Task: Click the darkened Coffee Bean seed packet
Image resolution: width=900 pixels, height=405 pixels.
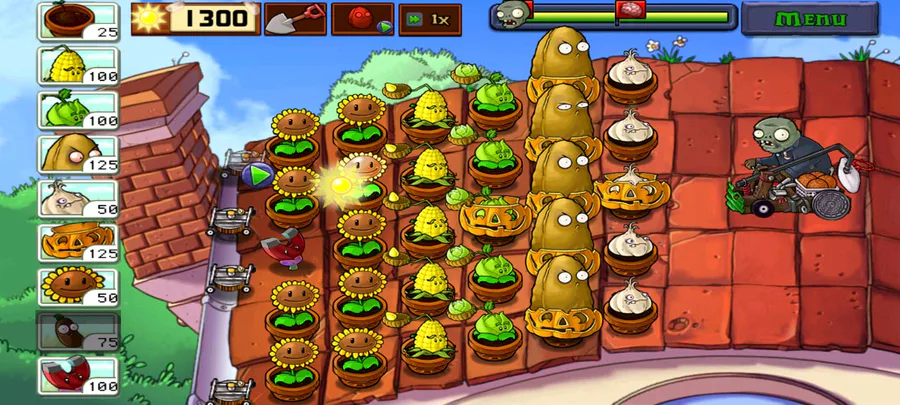Action: click(x=78, y=332)
